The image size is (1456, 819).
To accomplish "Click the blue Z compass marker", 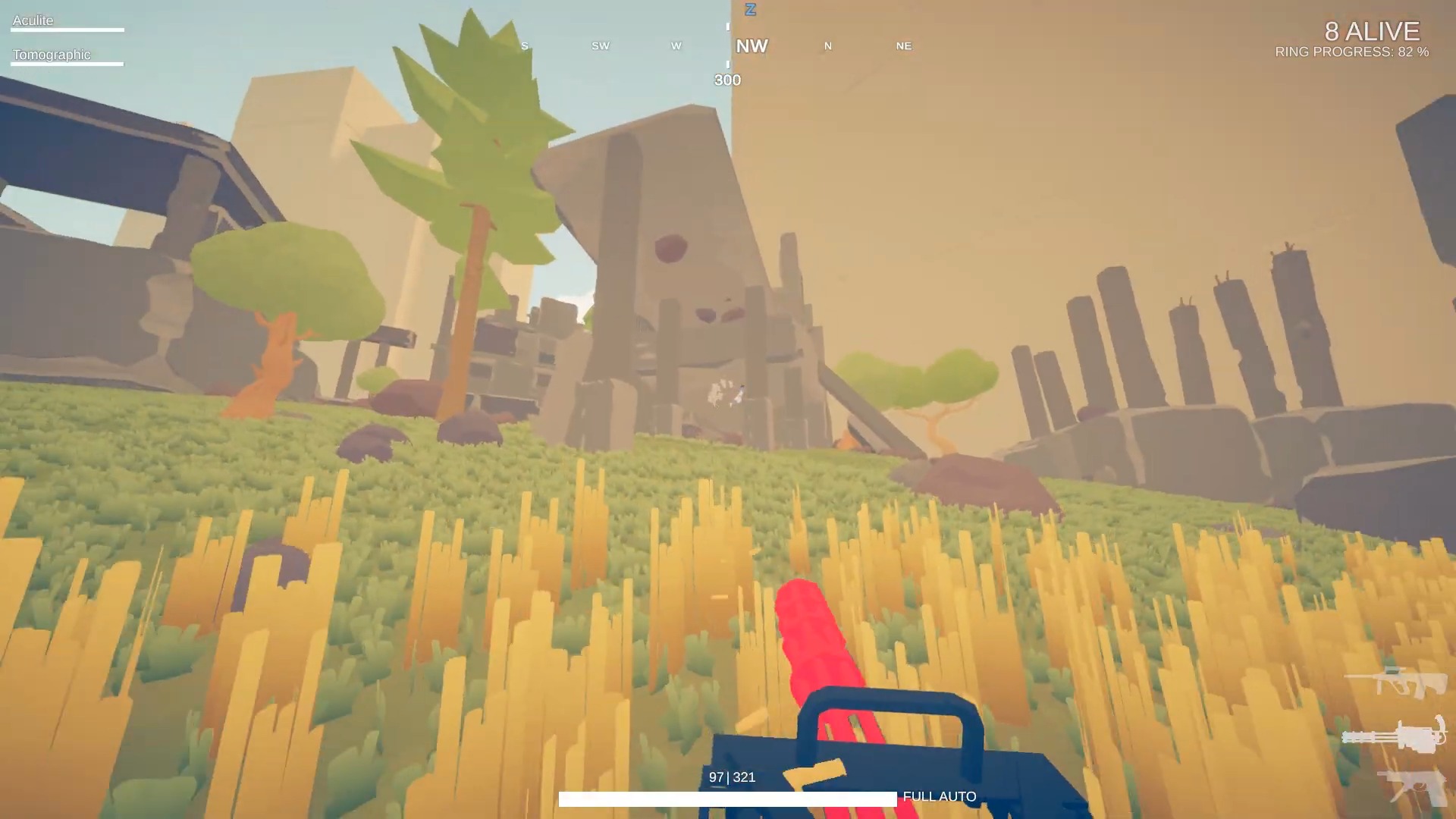I will pos(750,10).
